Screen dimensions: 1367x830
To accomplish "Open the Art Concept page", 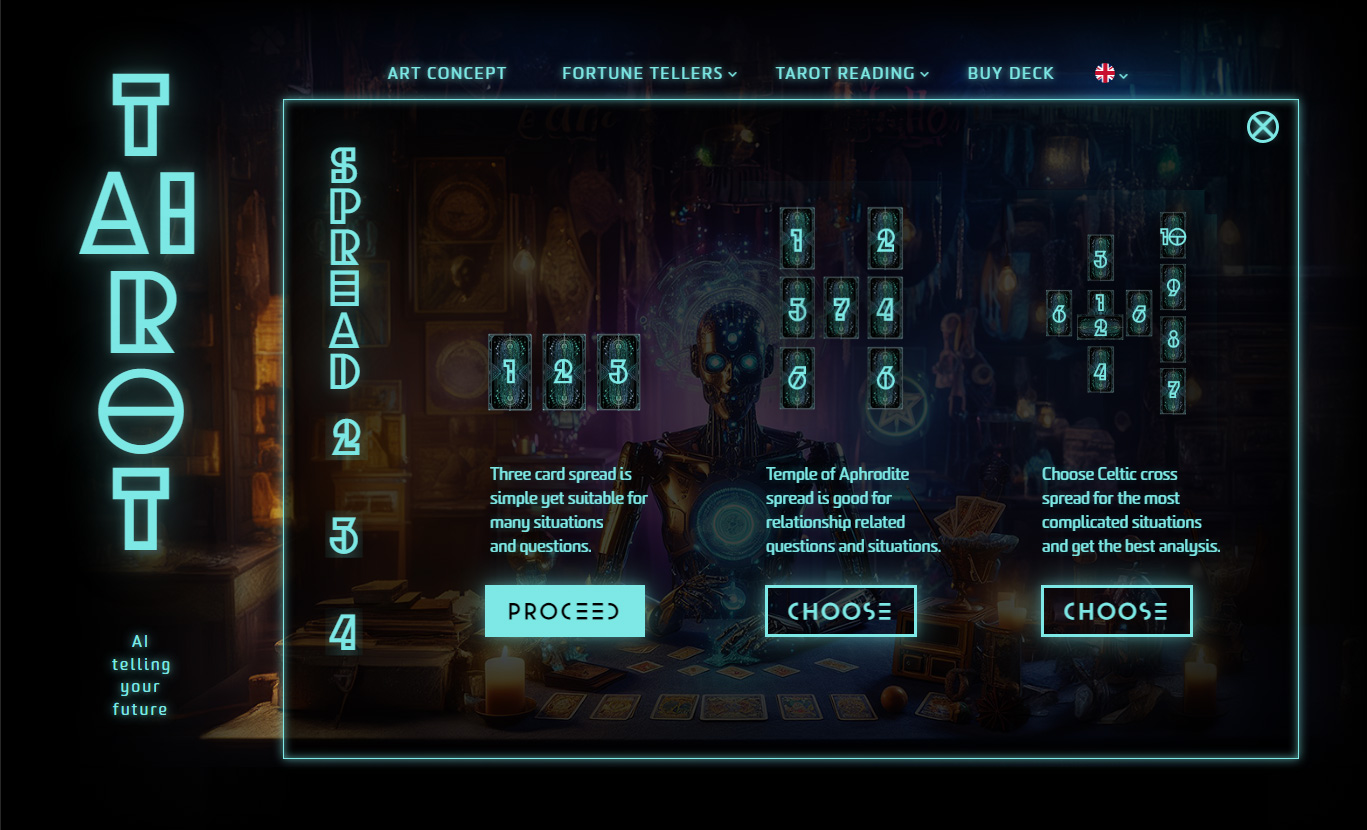I will 447,73.
